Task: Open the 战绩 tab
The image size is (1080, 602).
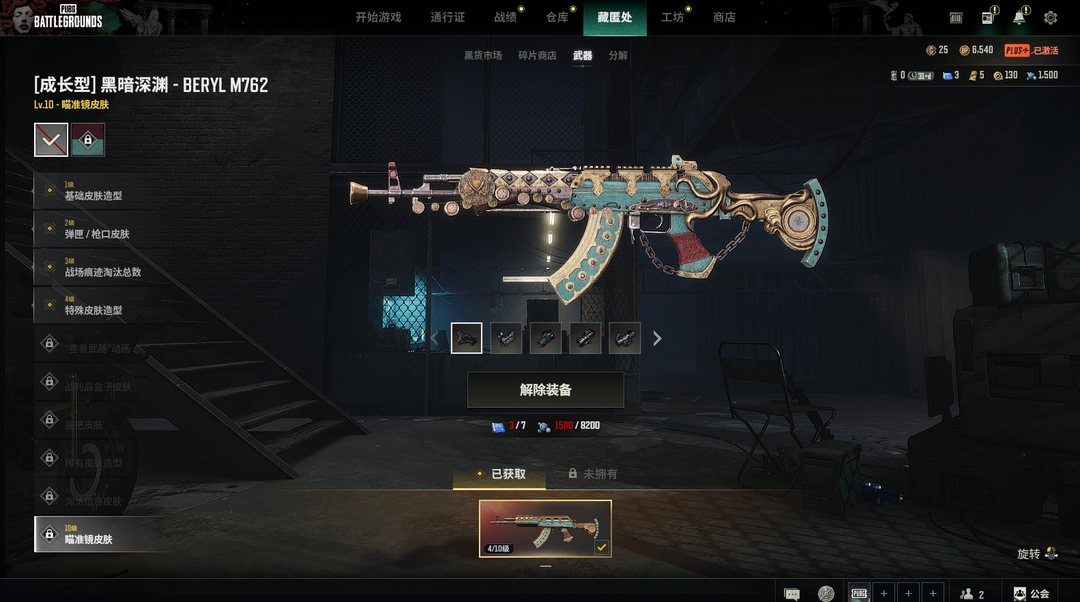Action: pyautogui.click(x=506, y=17)
